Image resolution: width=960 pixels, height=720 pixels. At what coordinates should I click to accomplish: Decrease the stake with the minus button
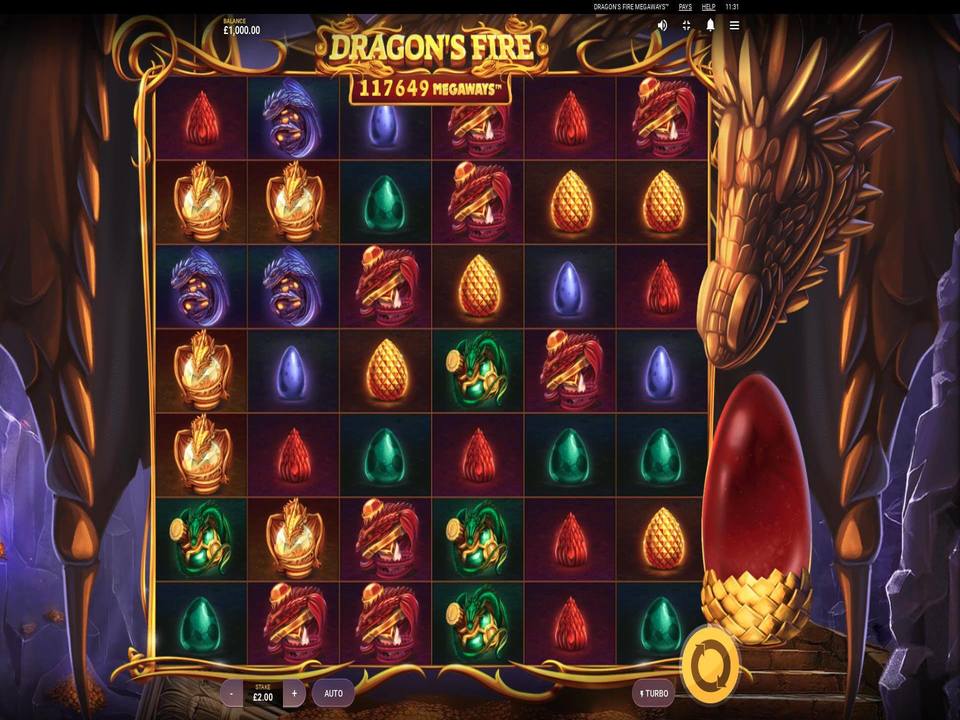(231, 692)
